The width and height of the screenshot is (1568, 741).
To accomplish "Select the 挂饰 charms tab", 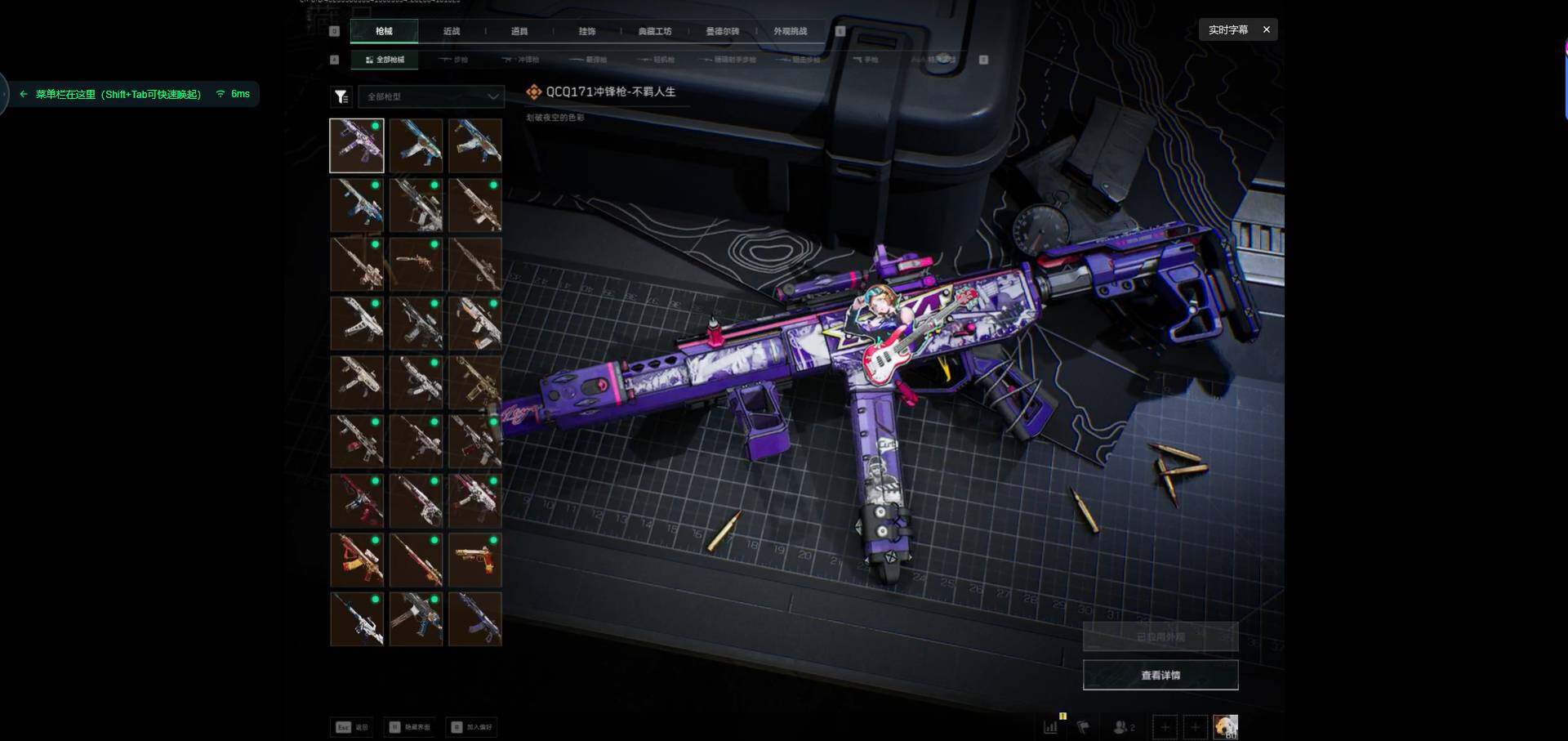I will [x=587, y=31].
